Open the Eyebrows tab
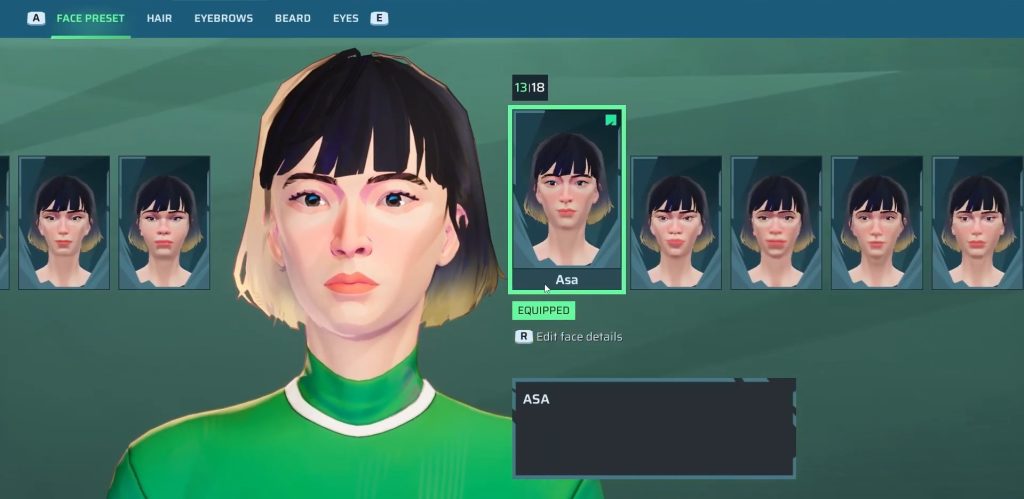Viewport: 1024px width, 499px height. tap(223, 18)
